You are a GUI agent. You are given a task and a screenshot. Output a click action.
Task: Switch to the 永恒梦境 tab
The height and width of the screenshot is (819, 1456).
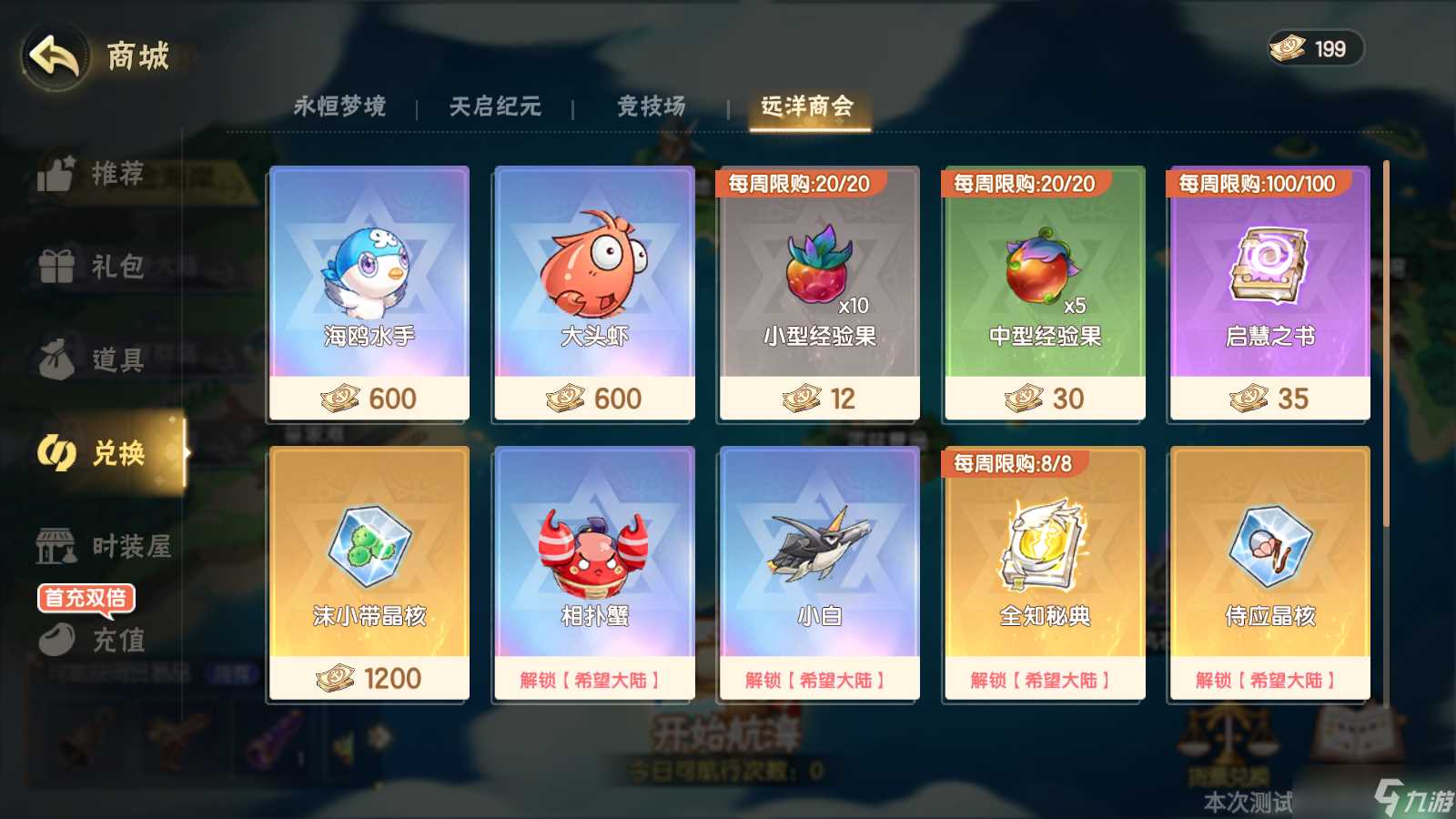(341, 106)
